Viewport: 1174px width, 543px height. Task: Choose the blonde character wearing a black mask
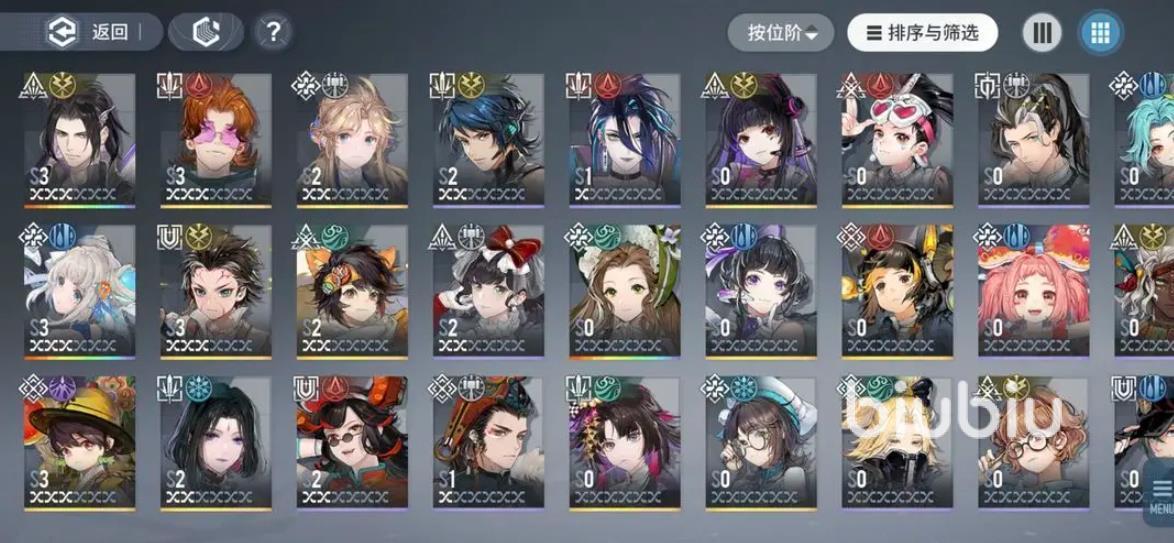click(x=895, y=443)
